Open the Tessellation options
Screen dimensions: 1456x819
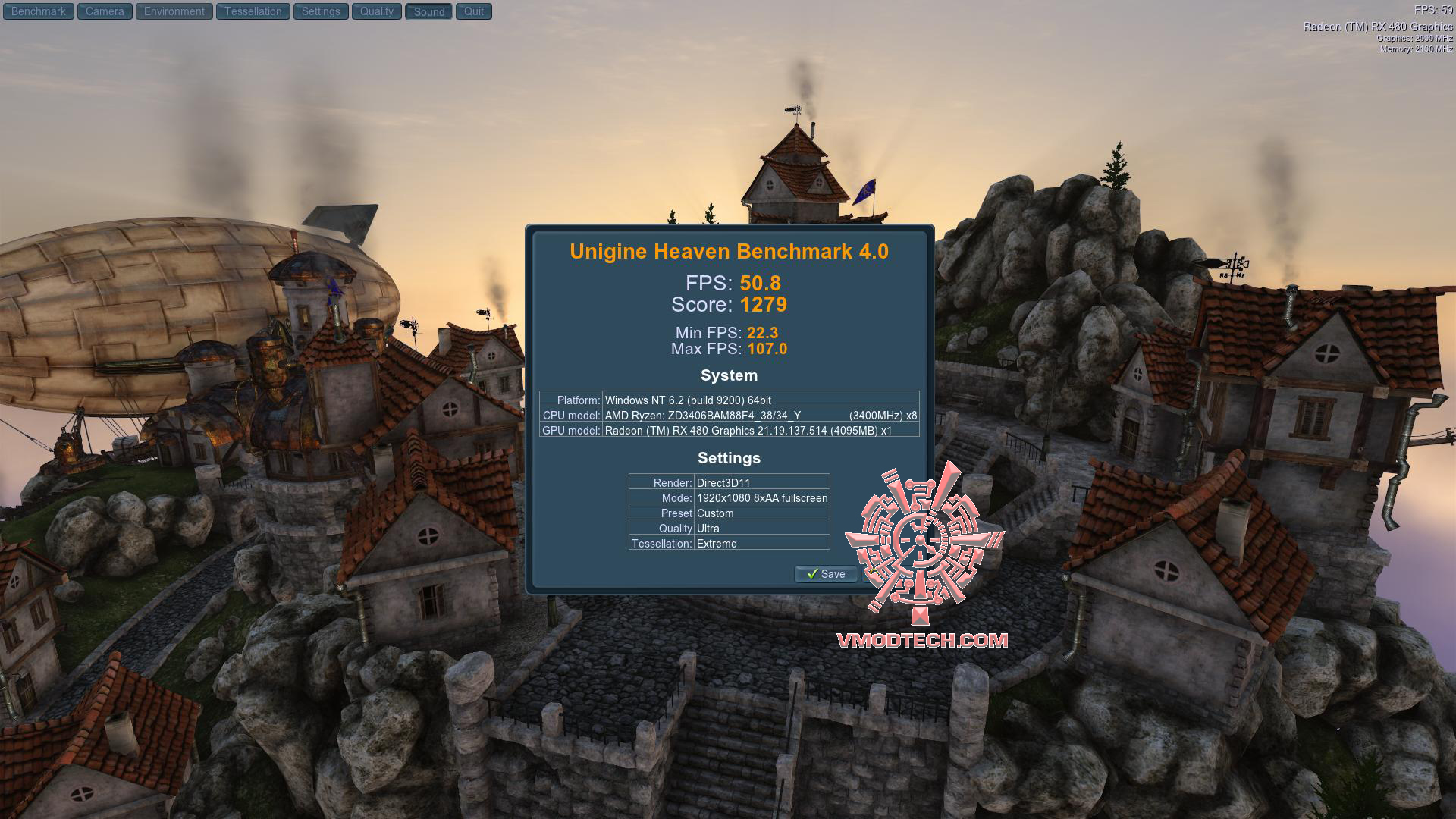coord(253,11)
